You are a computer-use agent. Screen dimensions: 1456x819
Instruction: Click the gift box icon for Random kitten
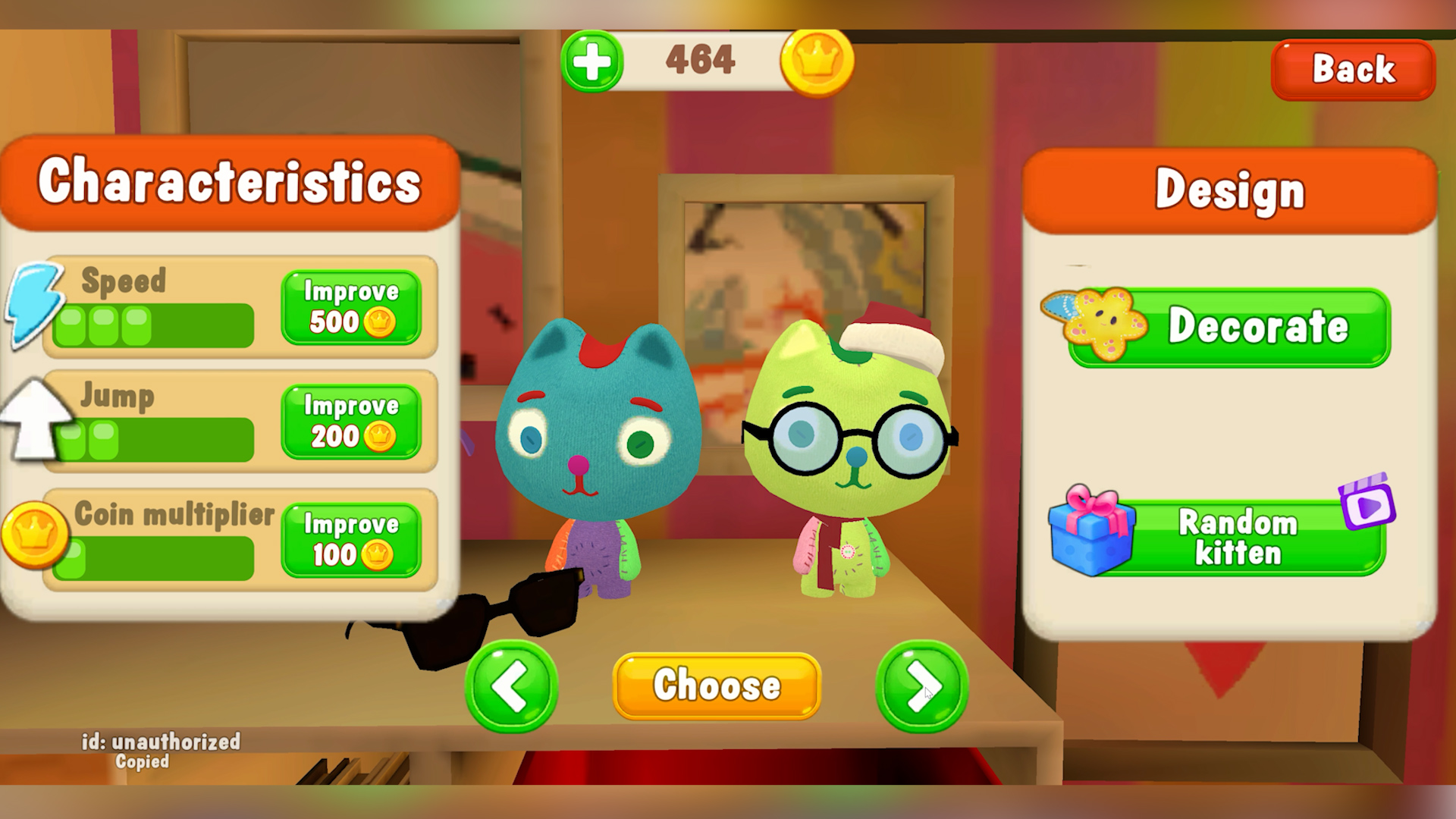click(x=1094, y=535)
